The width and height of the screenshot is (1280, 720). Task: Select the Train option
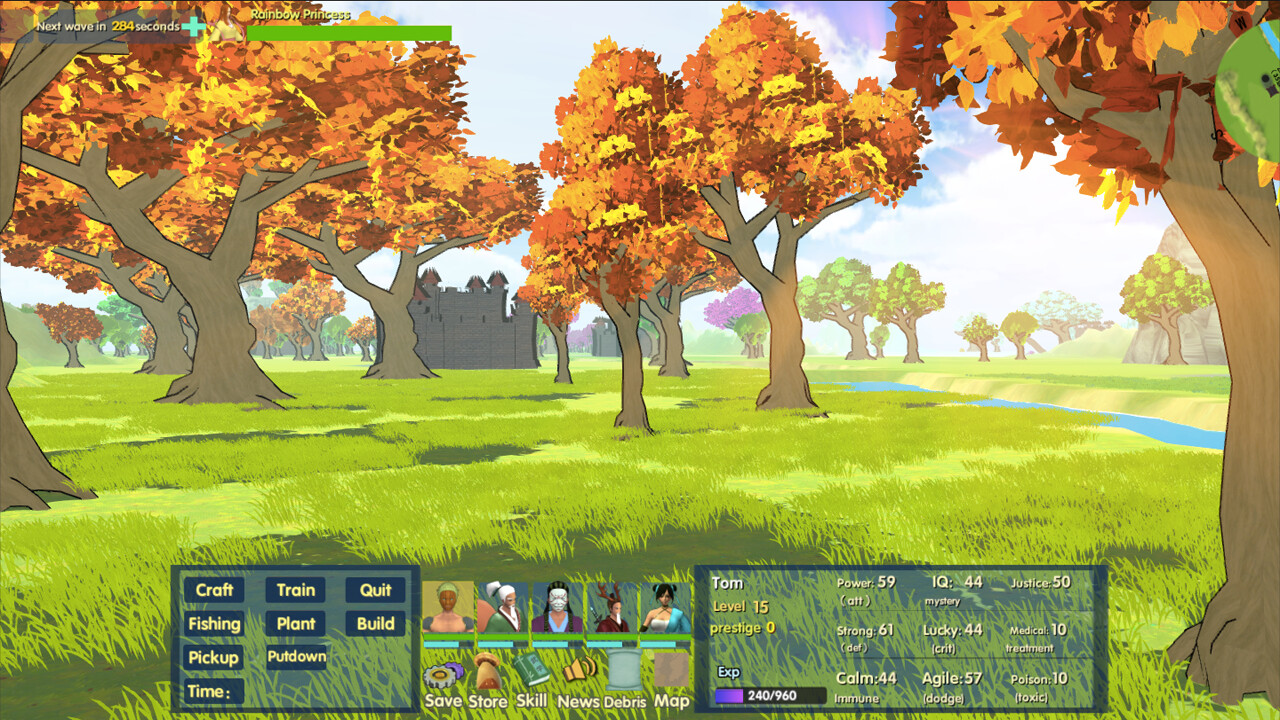click(x=295, y=589)
